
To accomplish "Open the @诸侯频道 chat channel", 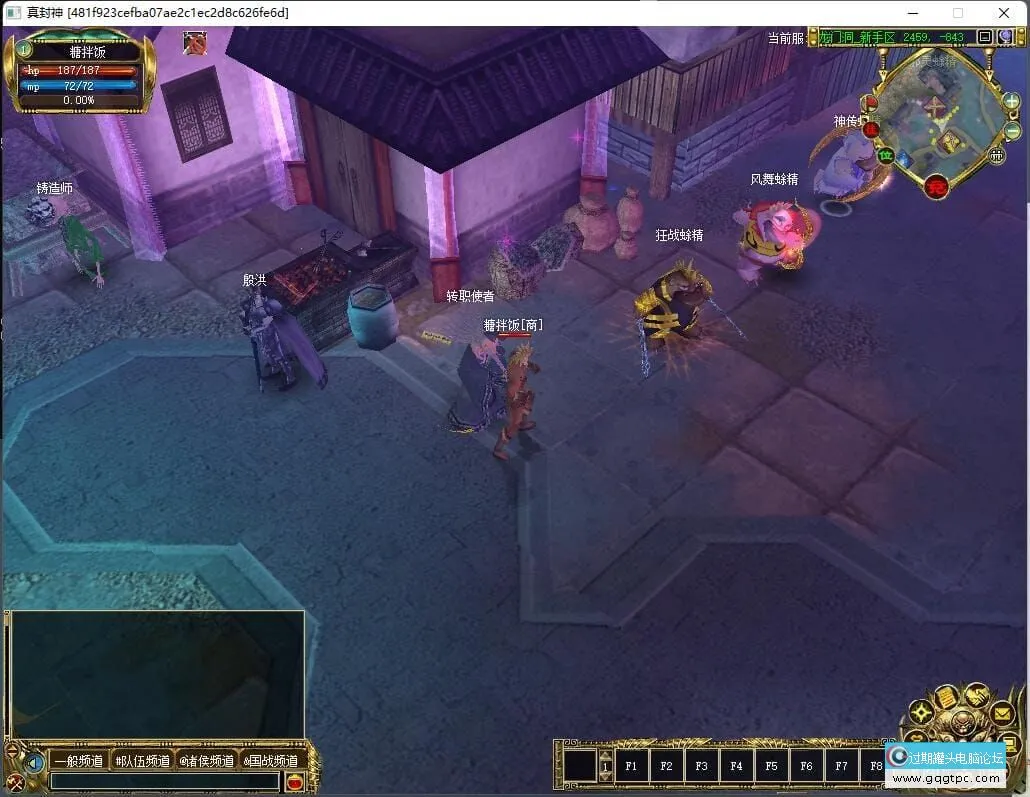I will pyautogui.click(x=207, y=761).
